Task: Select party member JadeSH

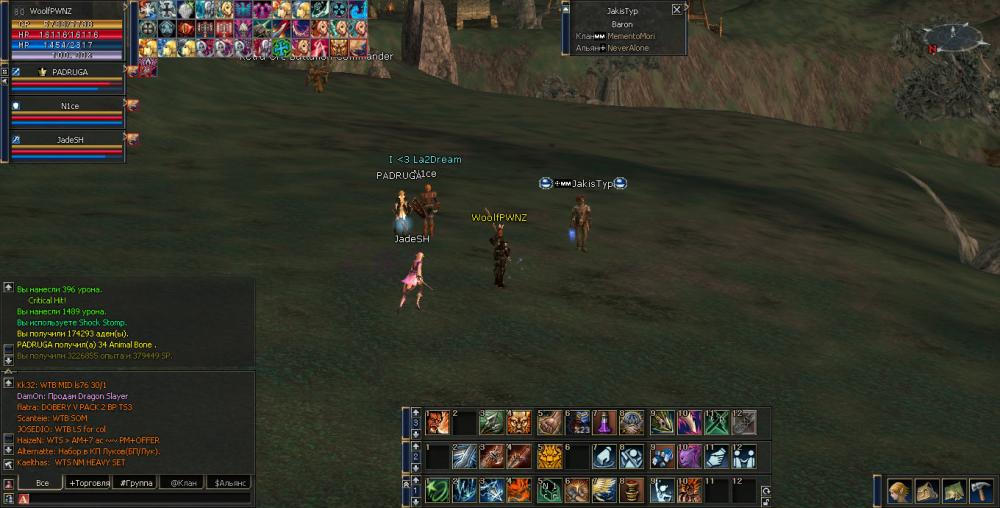Action: pyautogui.click(x=68, y=139)
